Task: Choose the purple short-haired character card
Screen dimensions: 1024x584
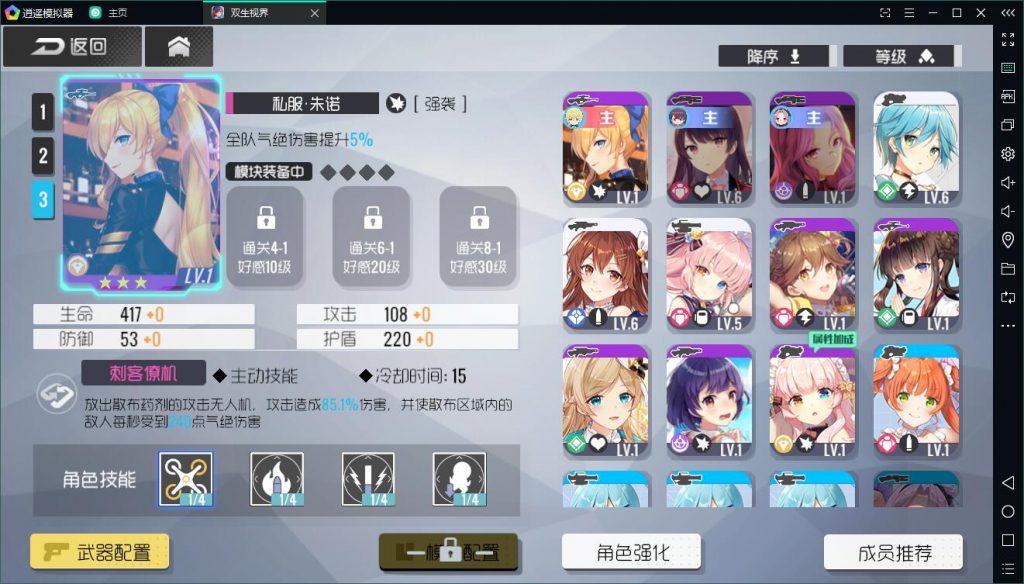Action: (x=709, y=401)
